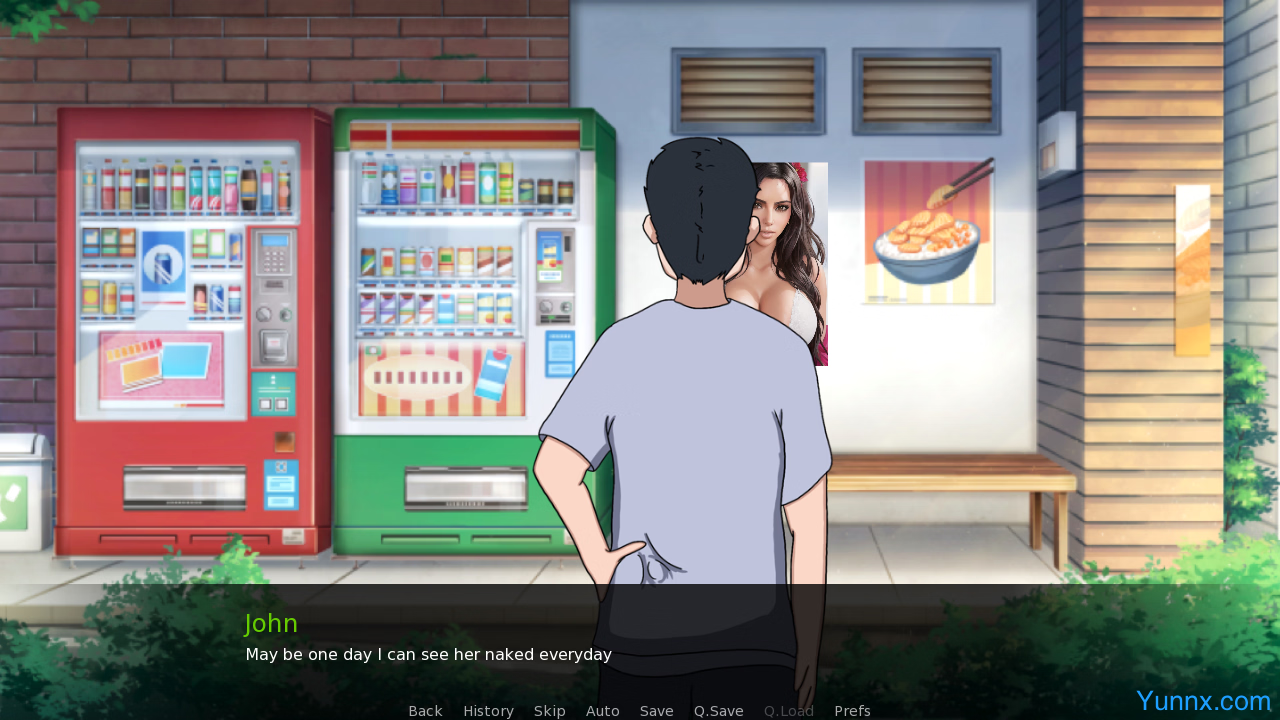The width and height of the screenshot is (1280, 720).
Task: Open the Save game screen
Action: [x=656, y=711]
